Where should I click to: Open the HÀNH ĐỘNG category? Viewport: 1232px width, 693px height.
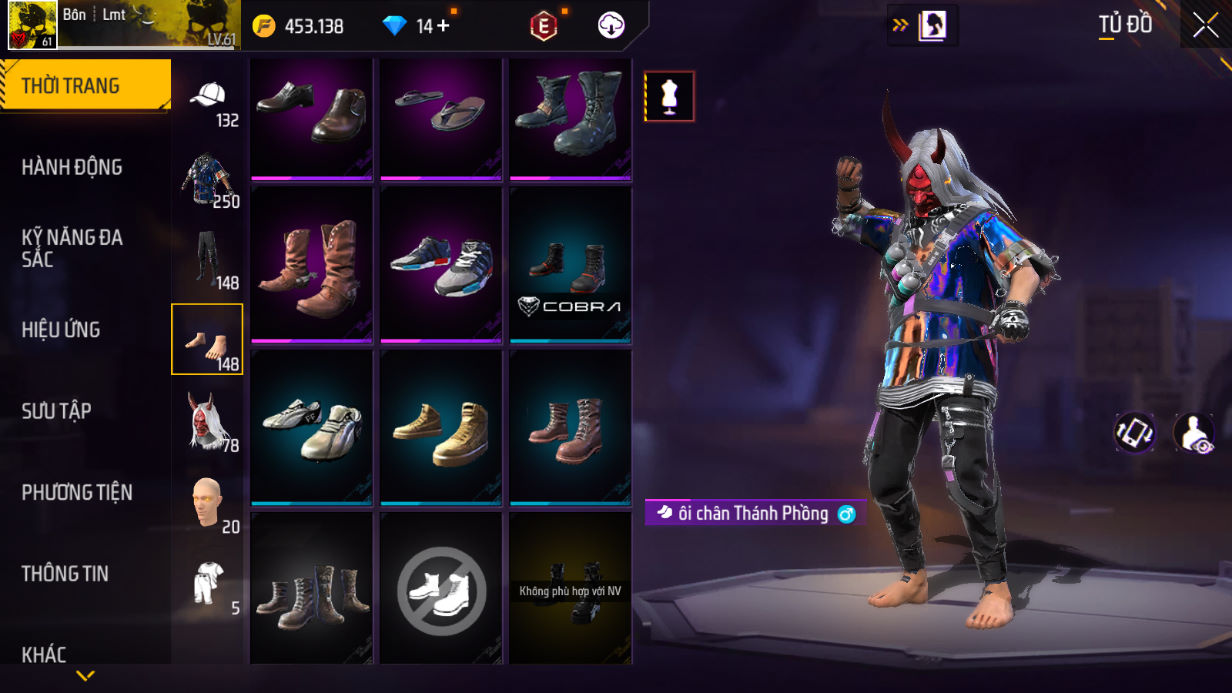(72, 167)
